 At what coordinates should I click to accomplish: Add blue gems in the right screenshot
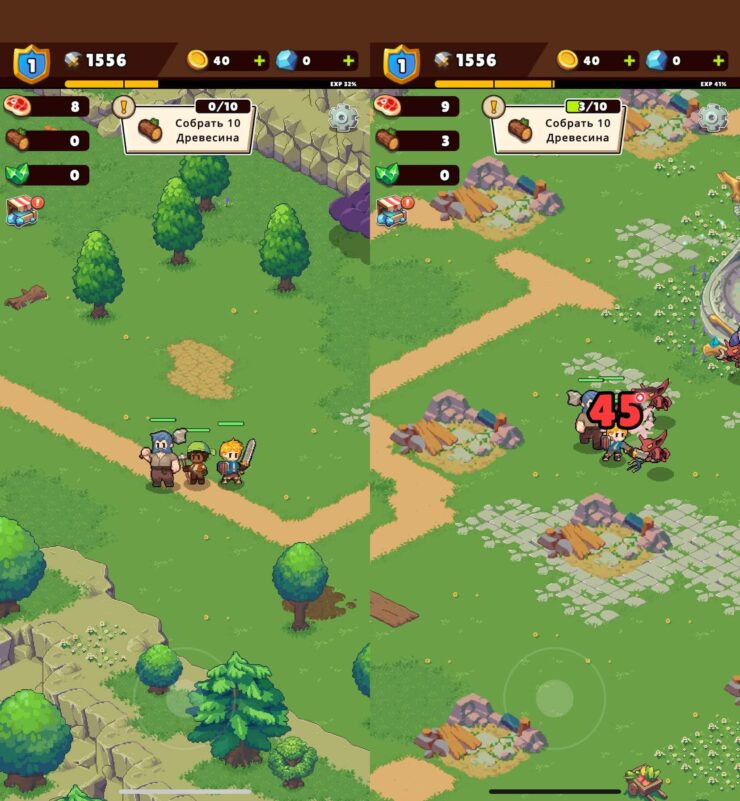tap(717, 61)
